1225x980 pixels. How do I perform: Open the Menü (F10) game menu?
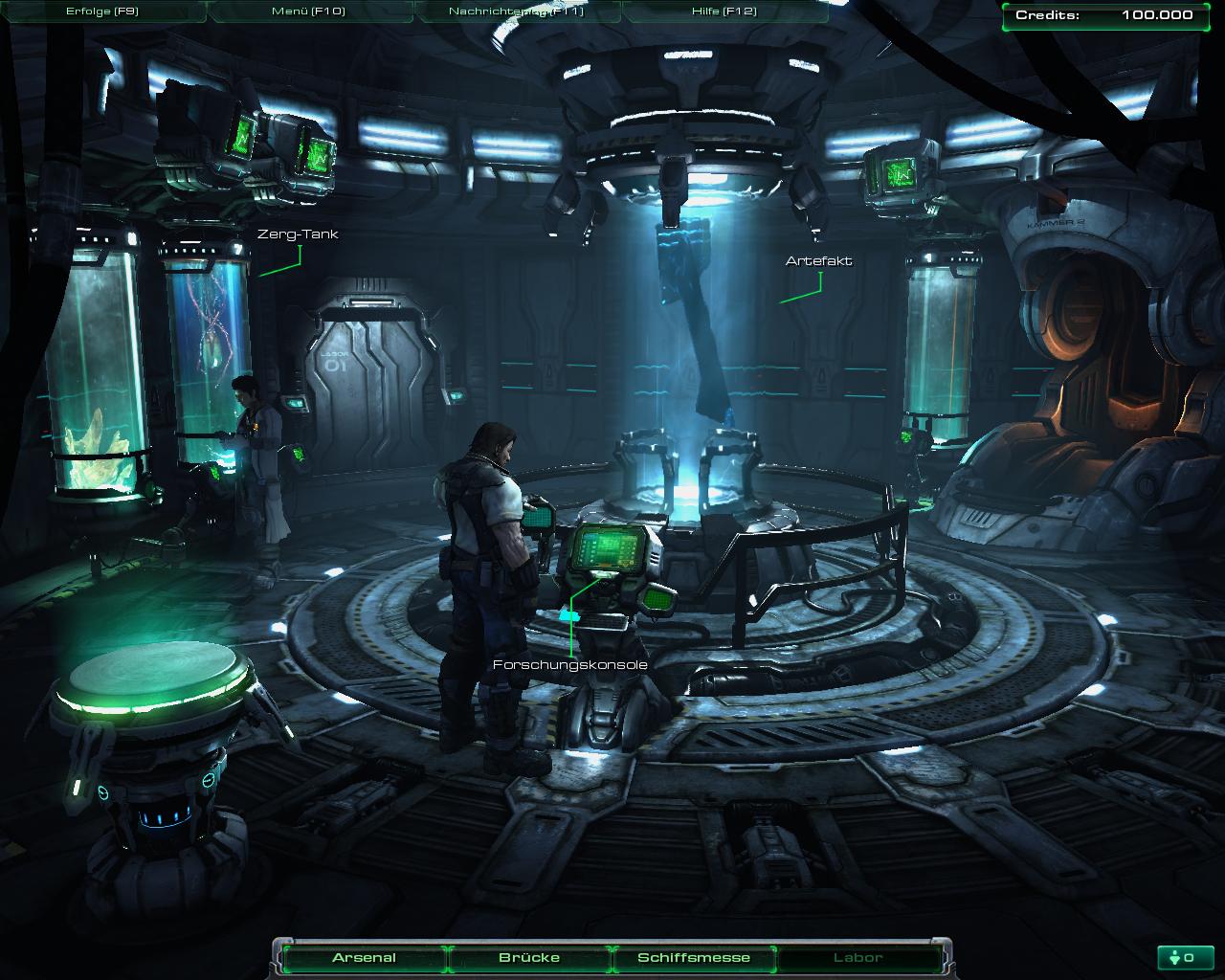(x=308, y=11)
